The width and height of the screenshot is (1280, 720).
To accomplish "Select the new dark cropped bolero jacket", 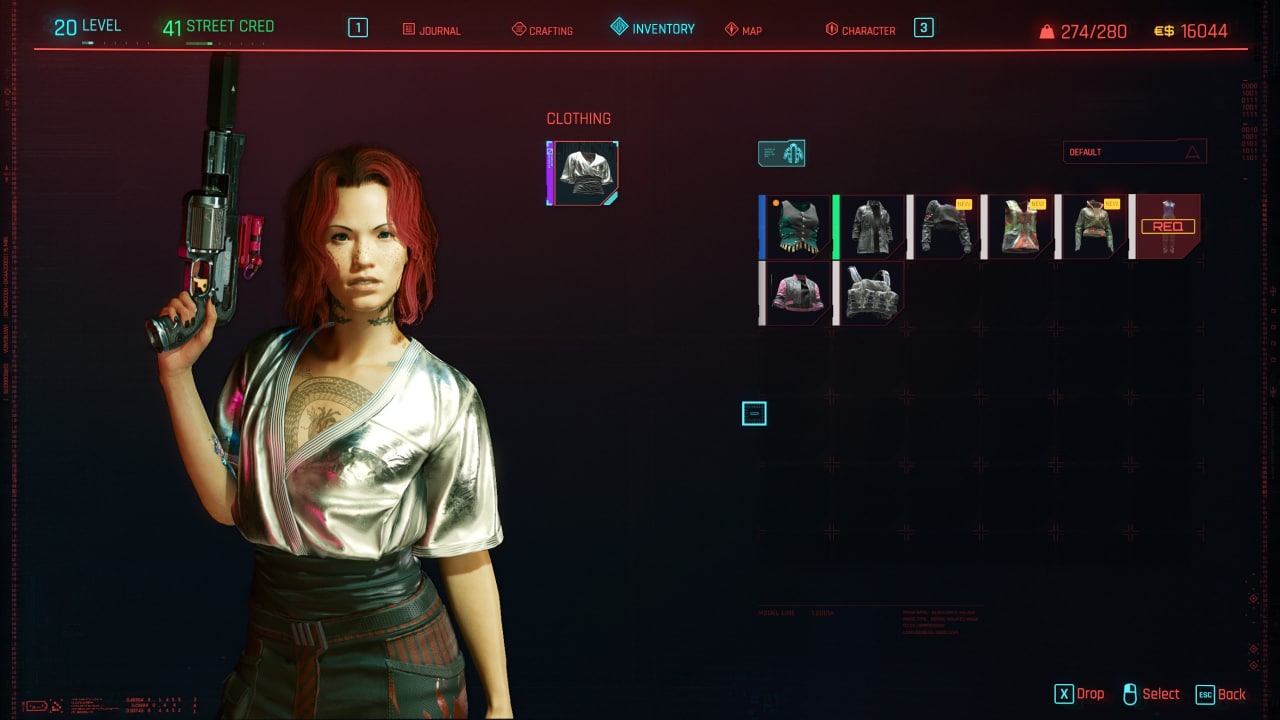I will point(944,227).
